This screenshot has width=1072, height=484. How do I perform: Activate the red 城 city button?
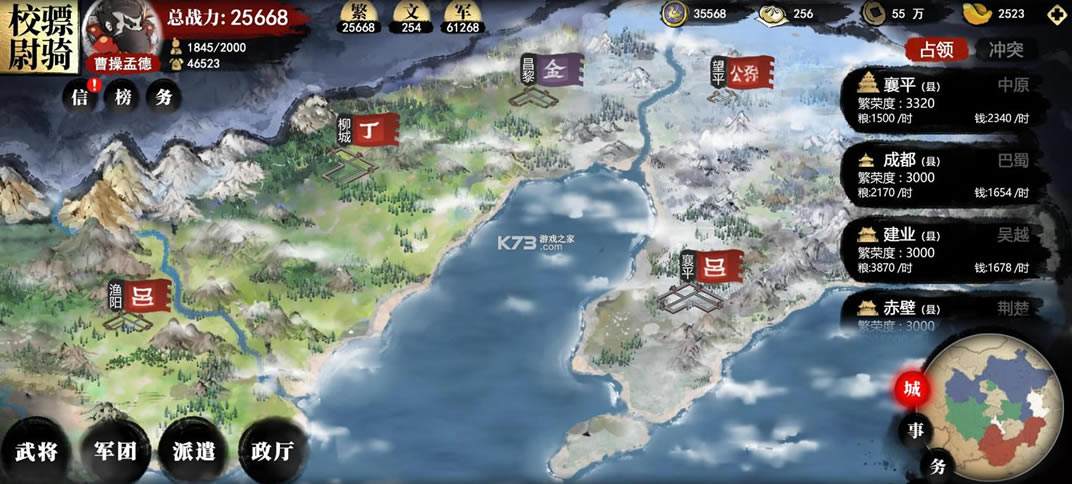[x=913, y=390]
